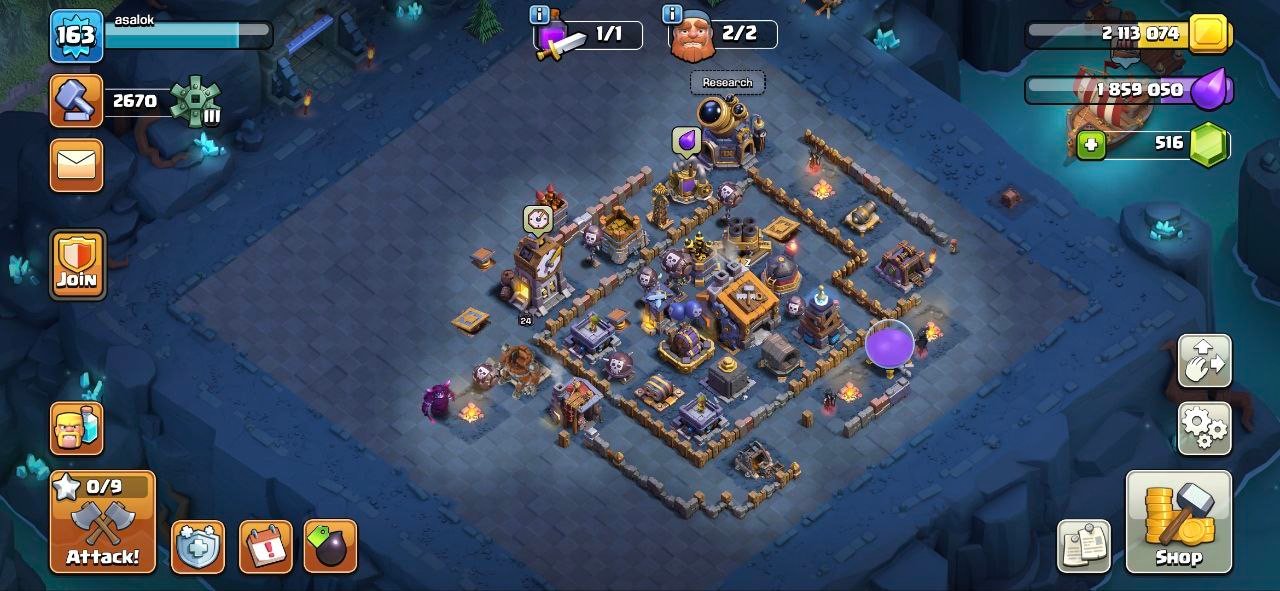This screenshot has height=591, width=1280.
Task: Open the army barbarian and potion icon
Action: [77, 428]
